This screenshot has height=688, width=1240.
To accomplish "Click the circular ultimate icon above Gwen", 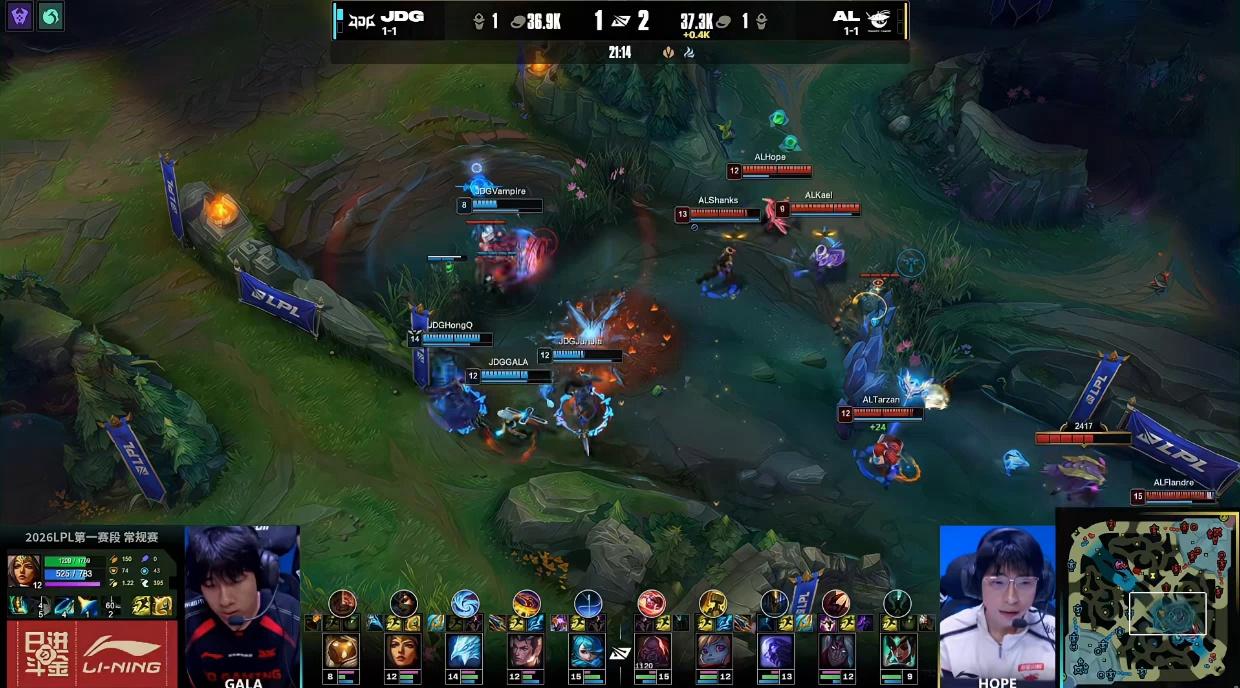I will pos(589,603).
